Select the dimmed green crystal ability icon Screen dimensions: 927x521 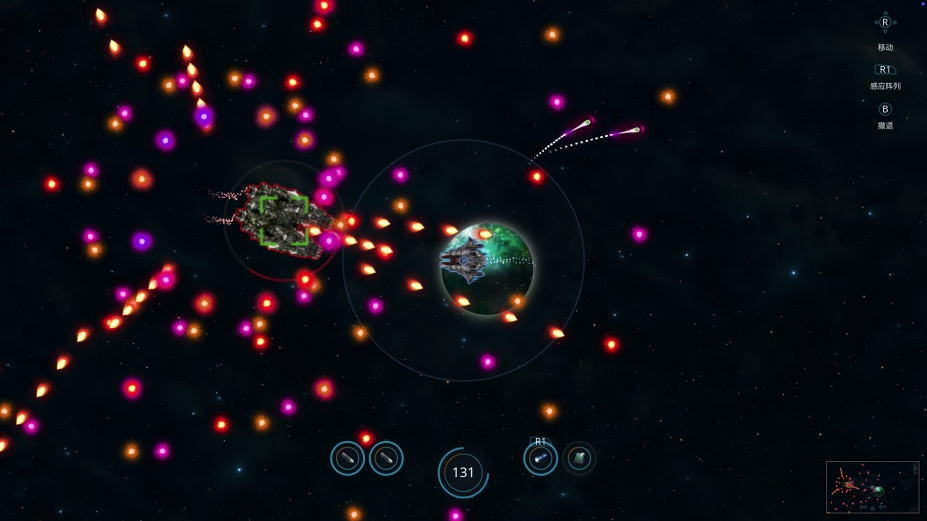click(578, 459)
